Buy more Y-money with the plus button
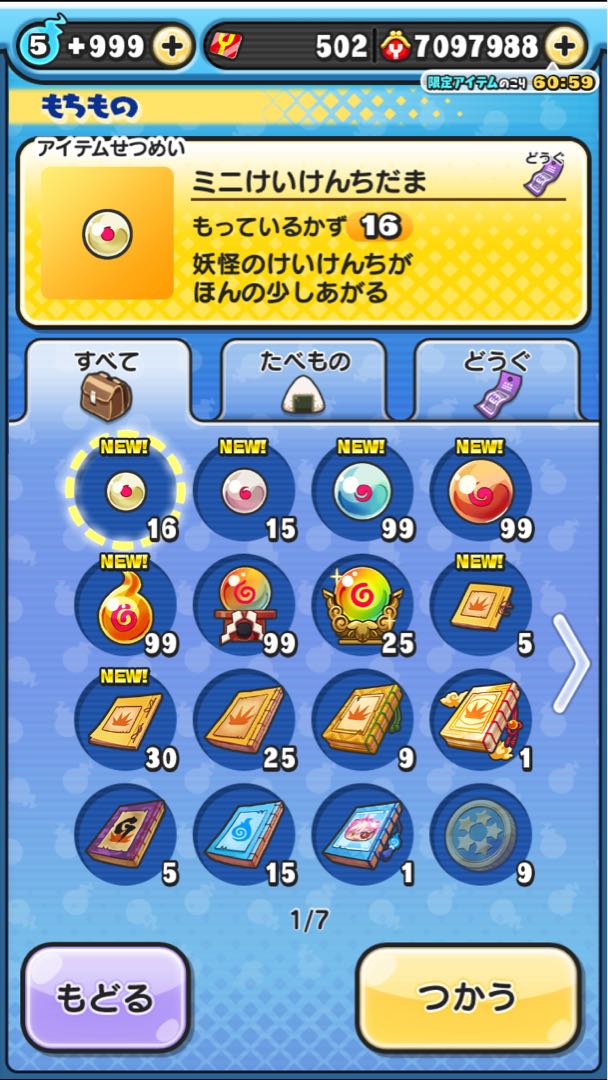The width and height of the screenshot is (608, 1080). (x=565, y=45)
